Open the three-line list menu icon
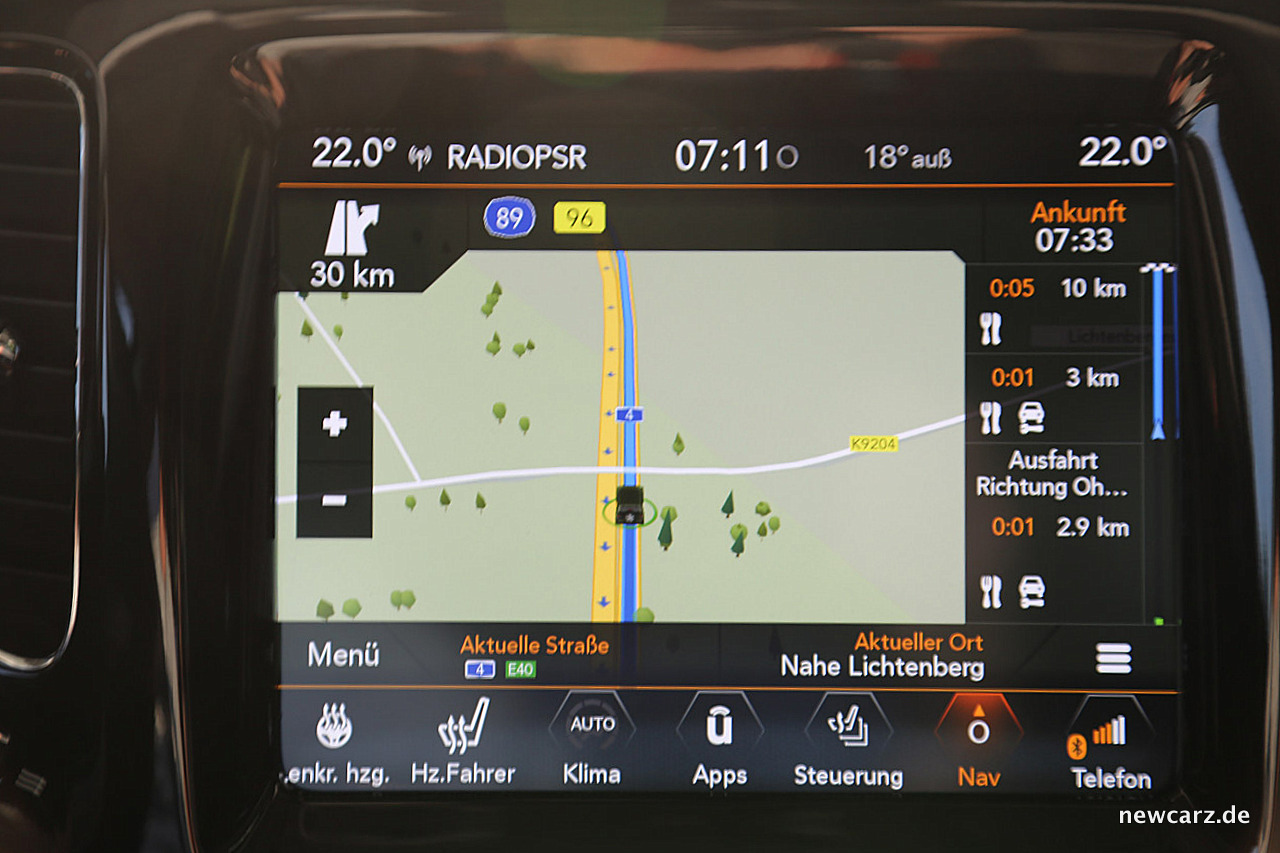Image resolution: width=1280 pixels, height=853 pixels. click(x=1113, y=658)
